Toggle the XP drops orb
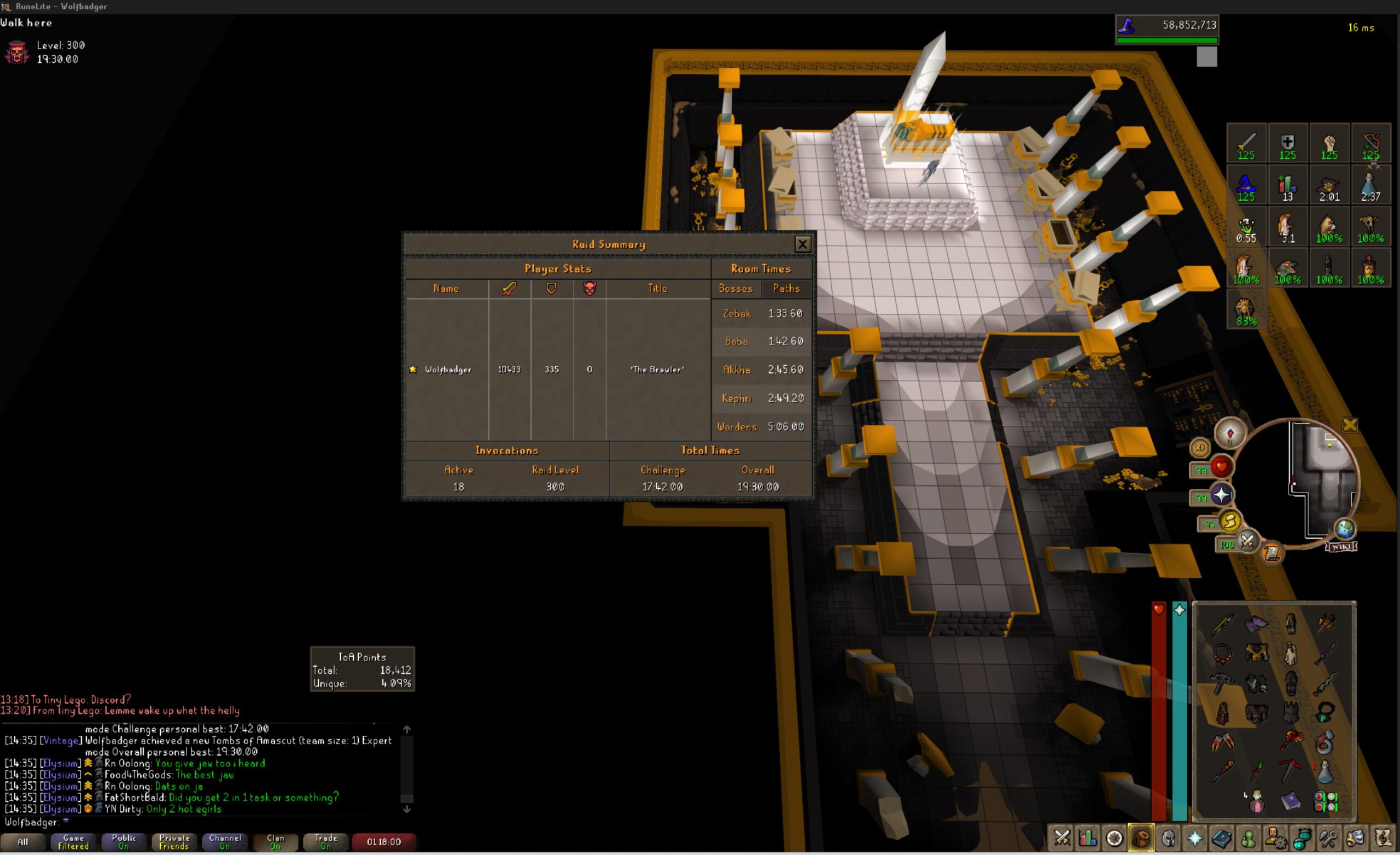This screenshot has width=1400, height=855. [1199, 448]
